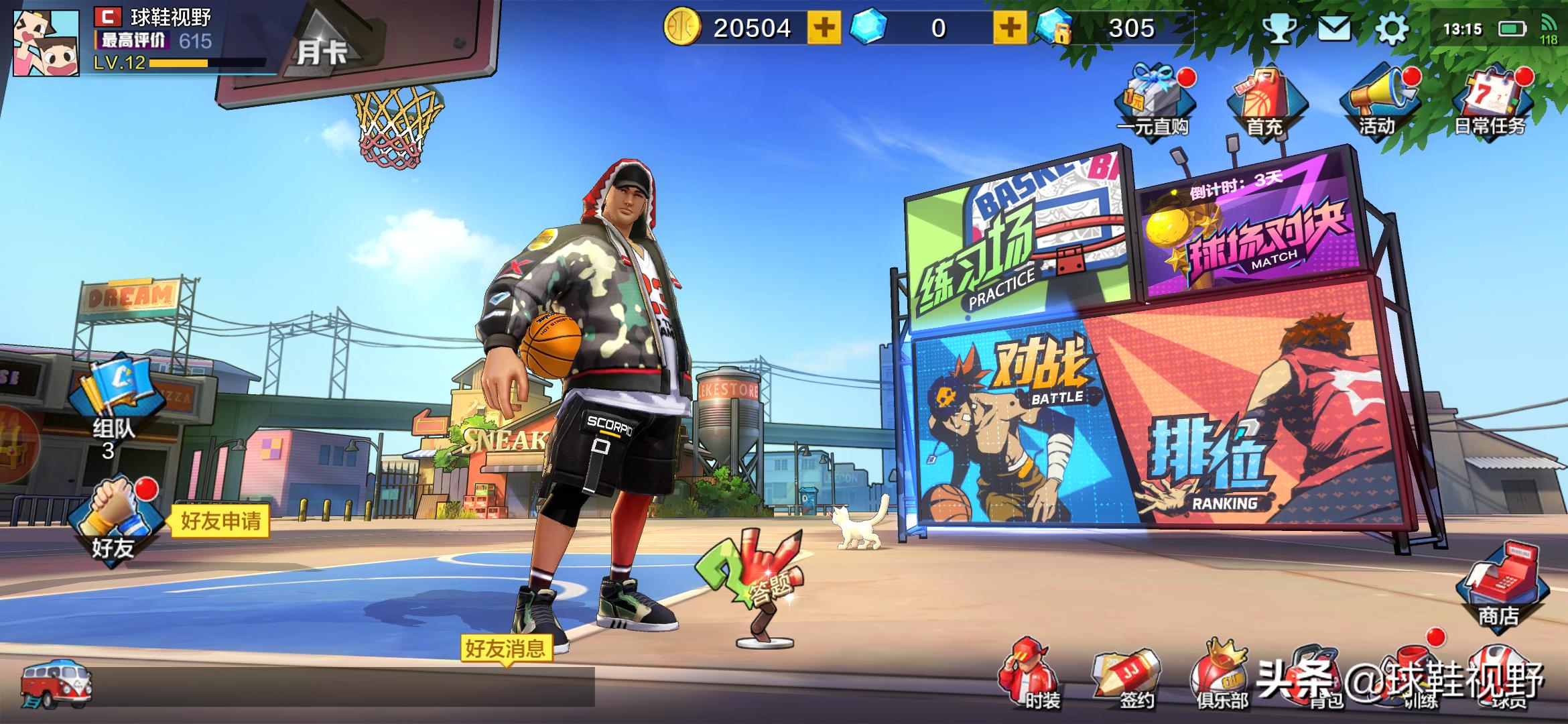
Task: Open the gear settings menu
Action: pos(1390,29)
